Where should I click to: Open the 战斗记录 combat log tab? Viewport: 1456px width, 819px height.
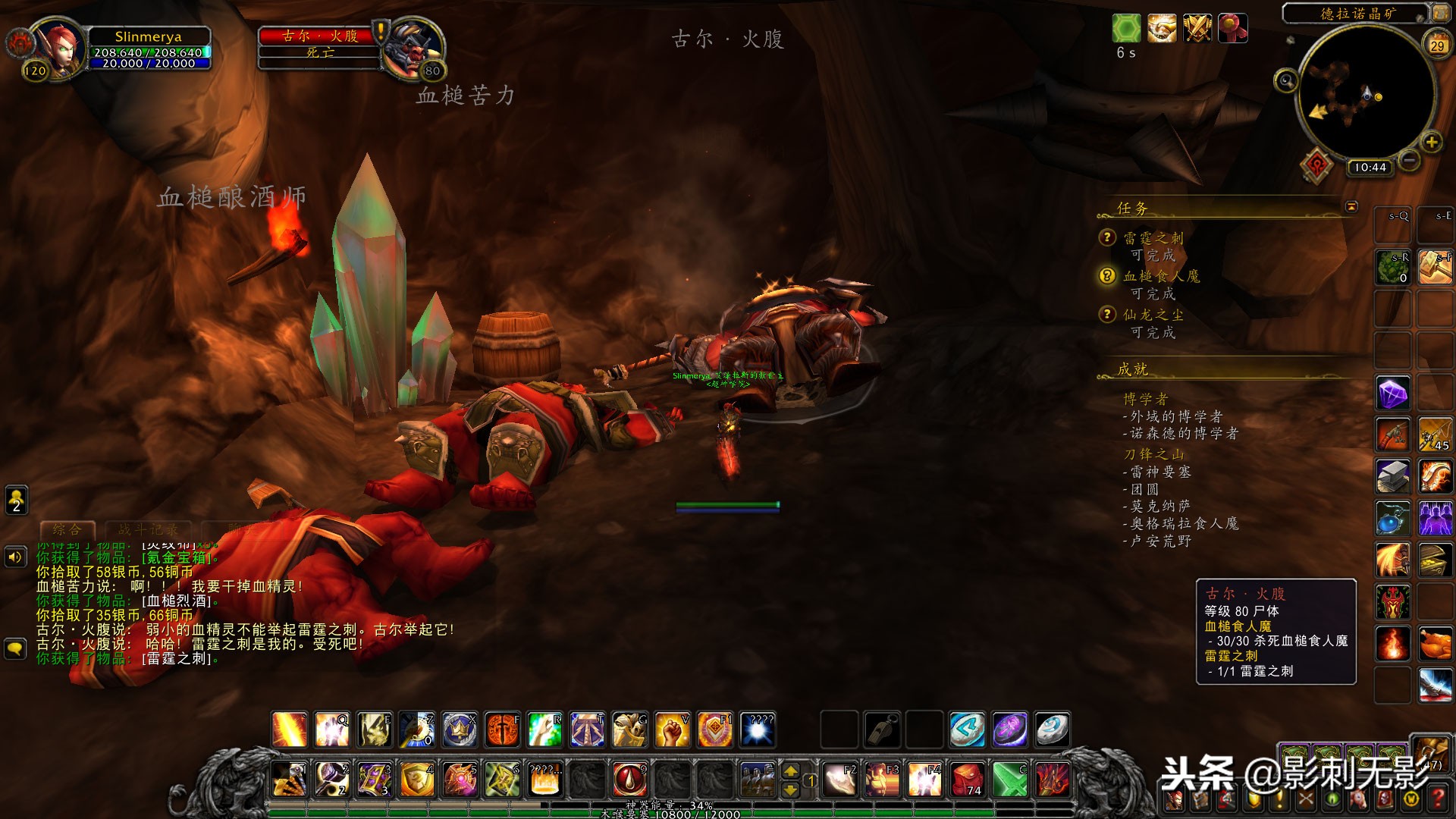(x=148, y=529)
